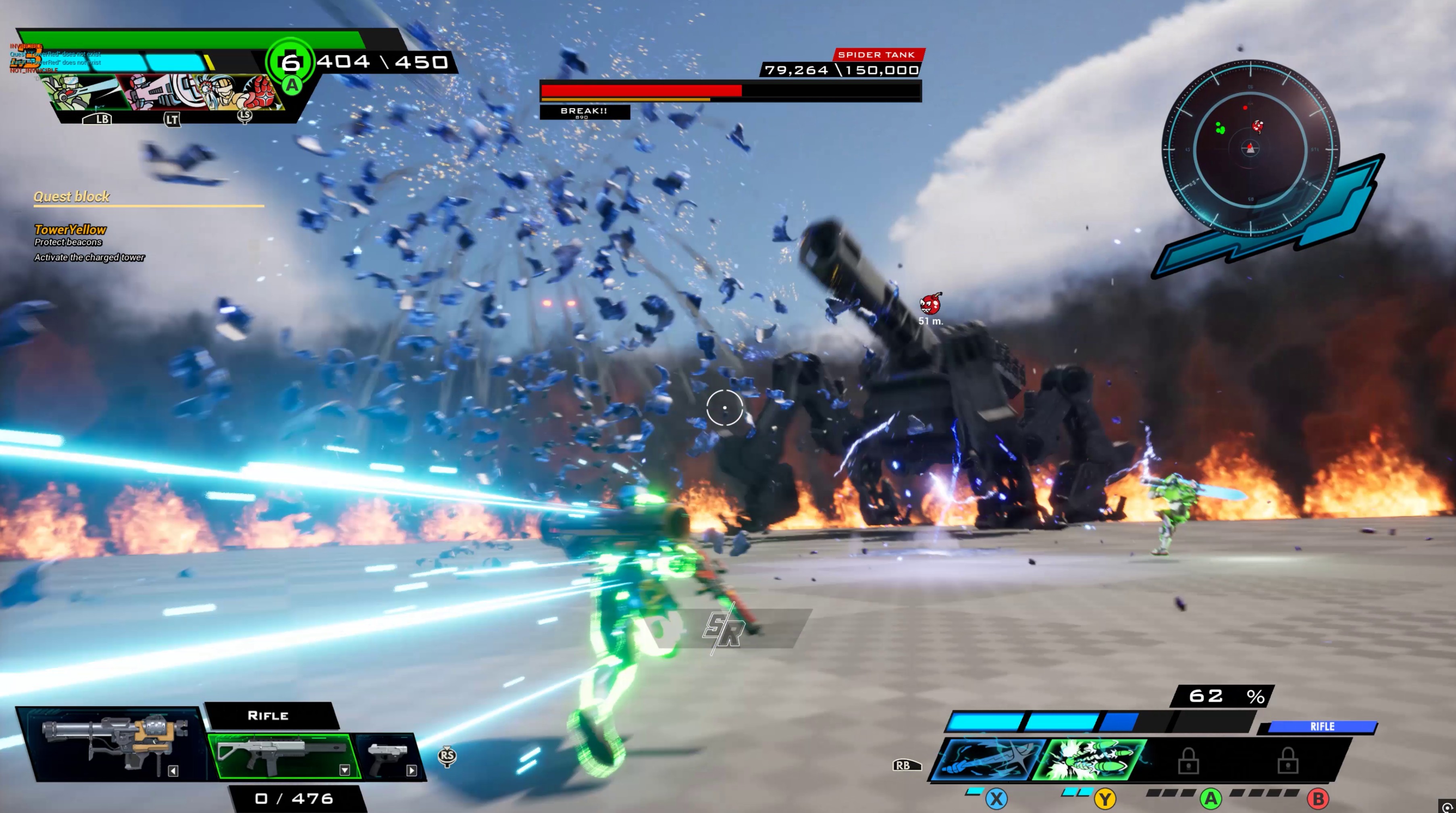The height and width of the screenshot is (813, 1456).
Task: Trigger the green missile barrage ability
Action: [1092, 759]
